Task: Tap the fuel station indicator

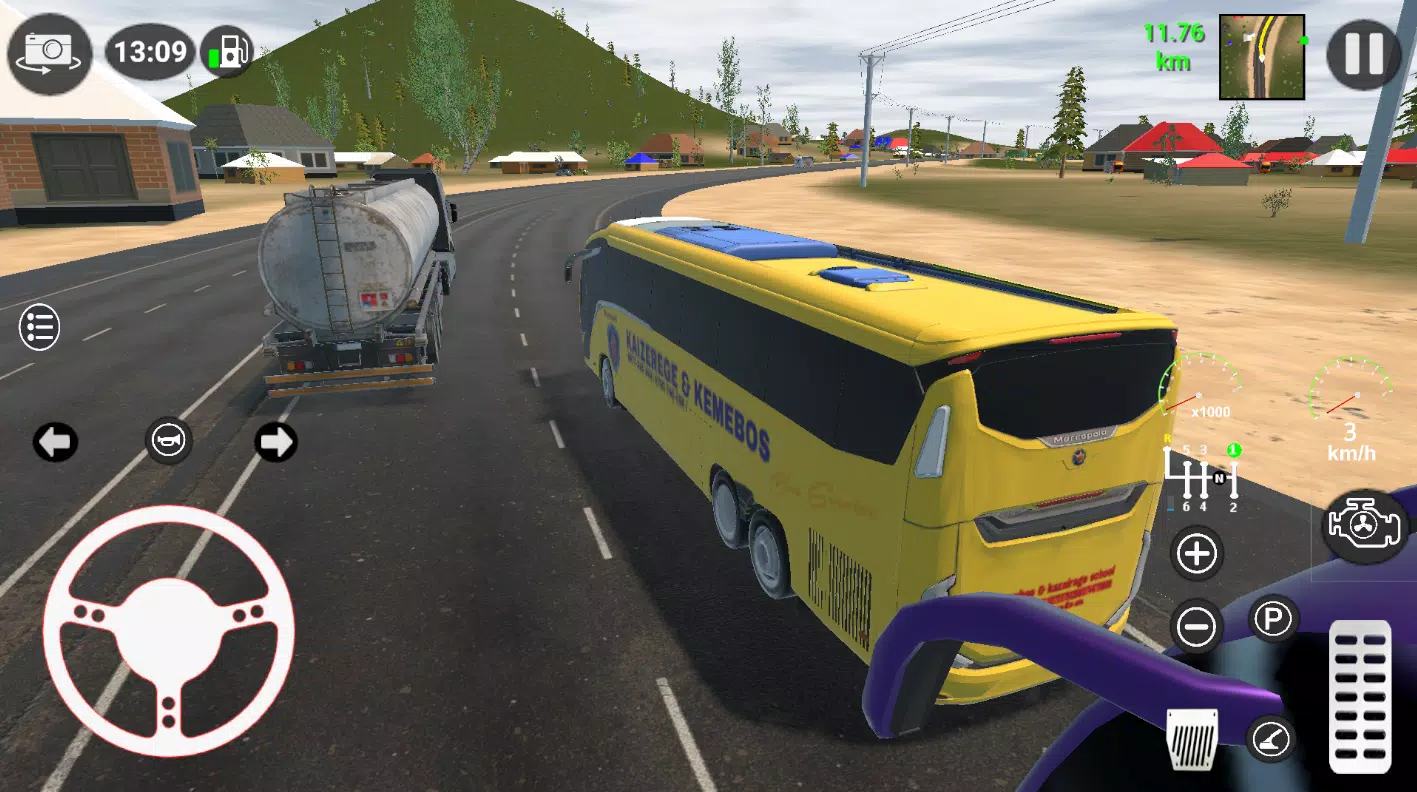Action: [228, 51]
